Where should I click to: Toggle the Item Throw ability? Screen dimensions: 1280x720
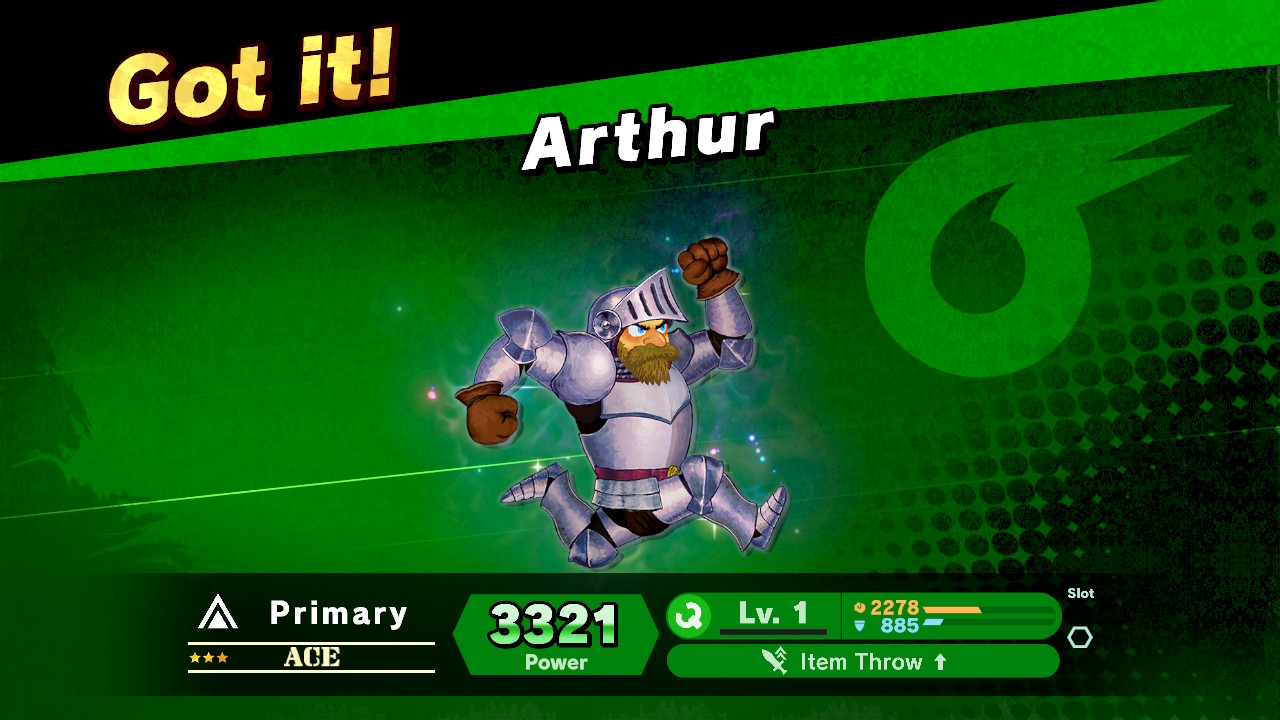tap(863, 661)
